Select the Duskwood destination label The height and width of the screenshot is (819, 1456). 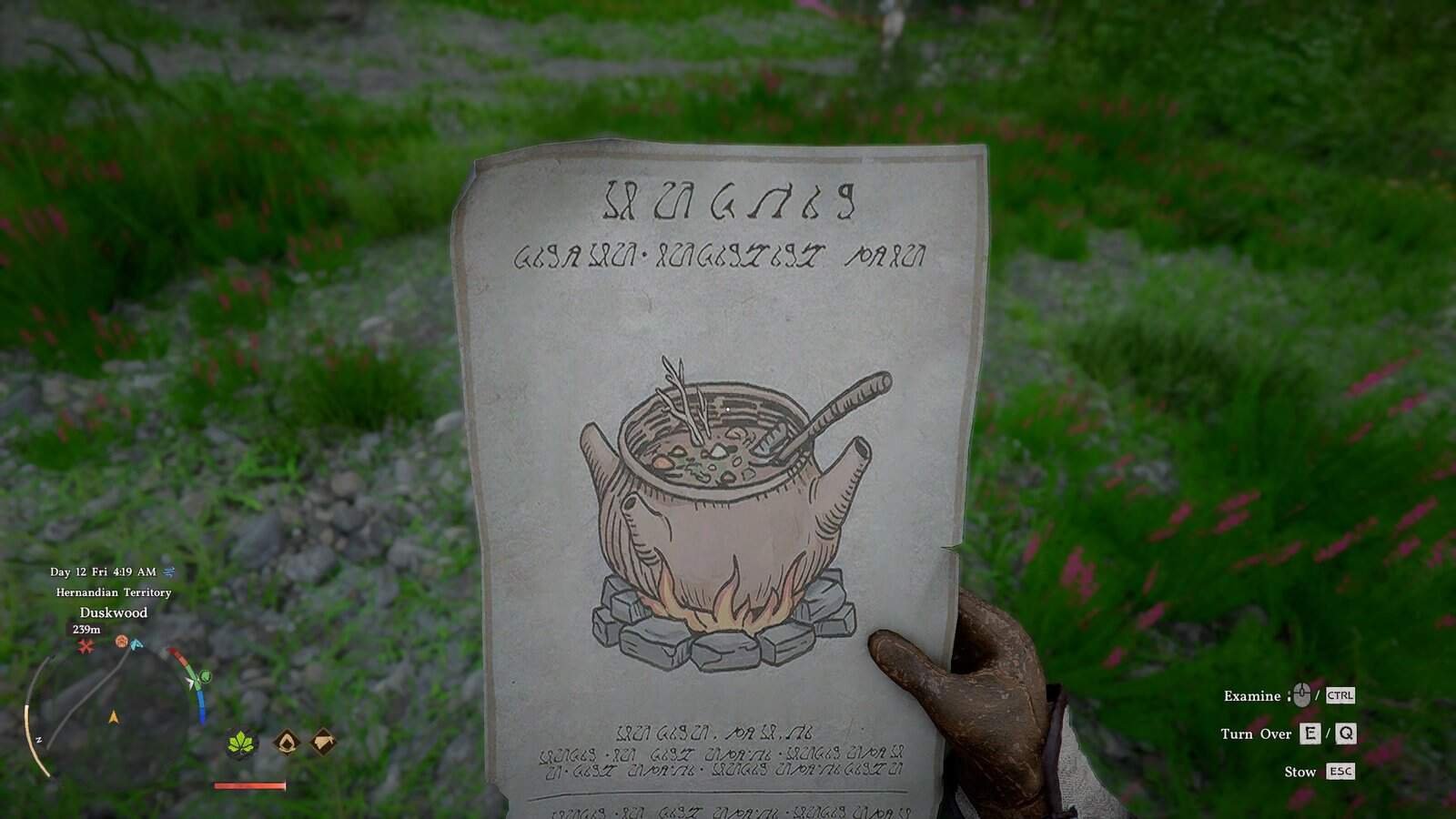pos(114,612)
